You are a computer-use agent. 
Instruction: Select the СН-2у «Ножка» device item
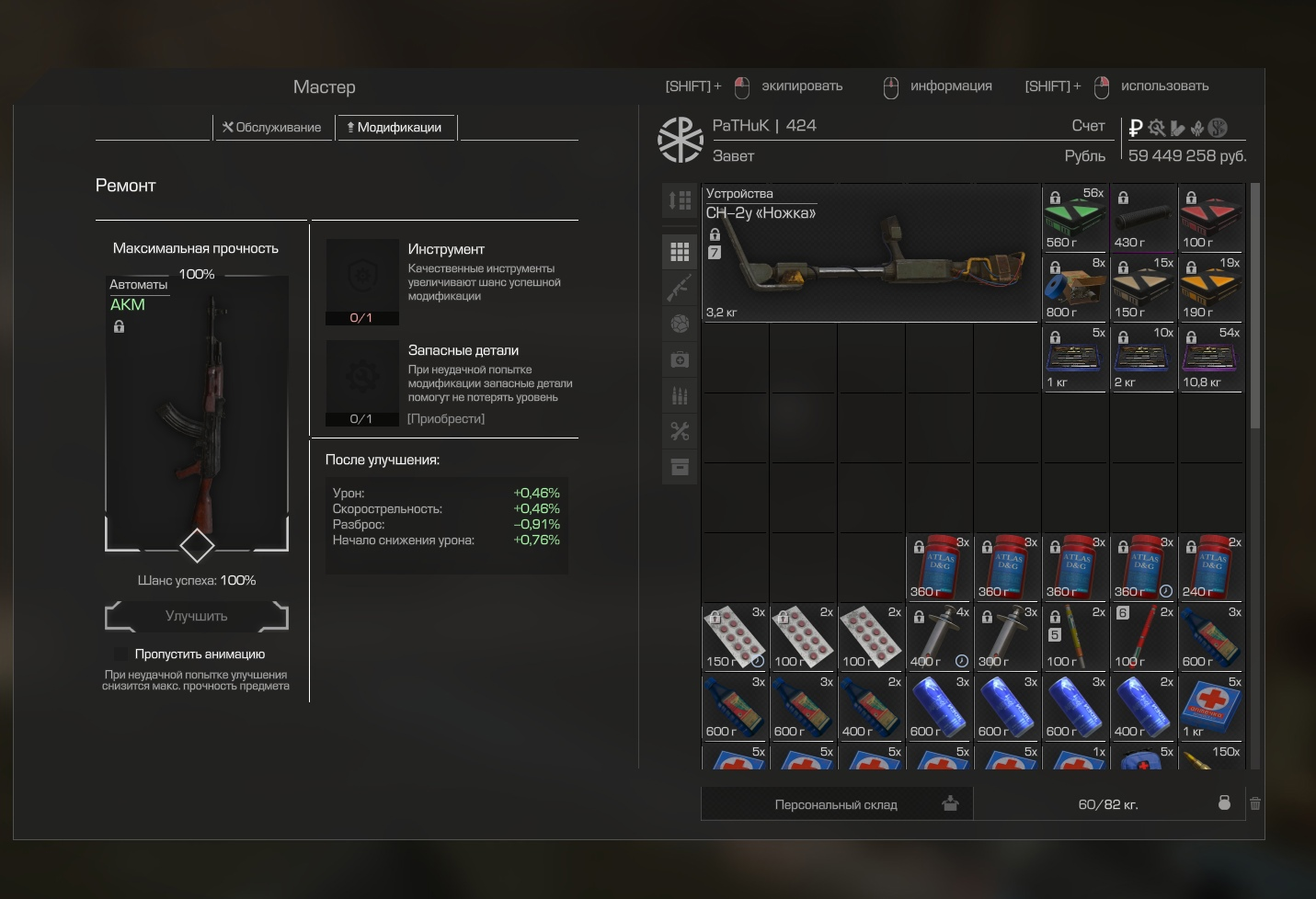(870, 253)
